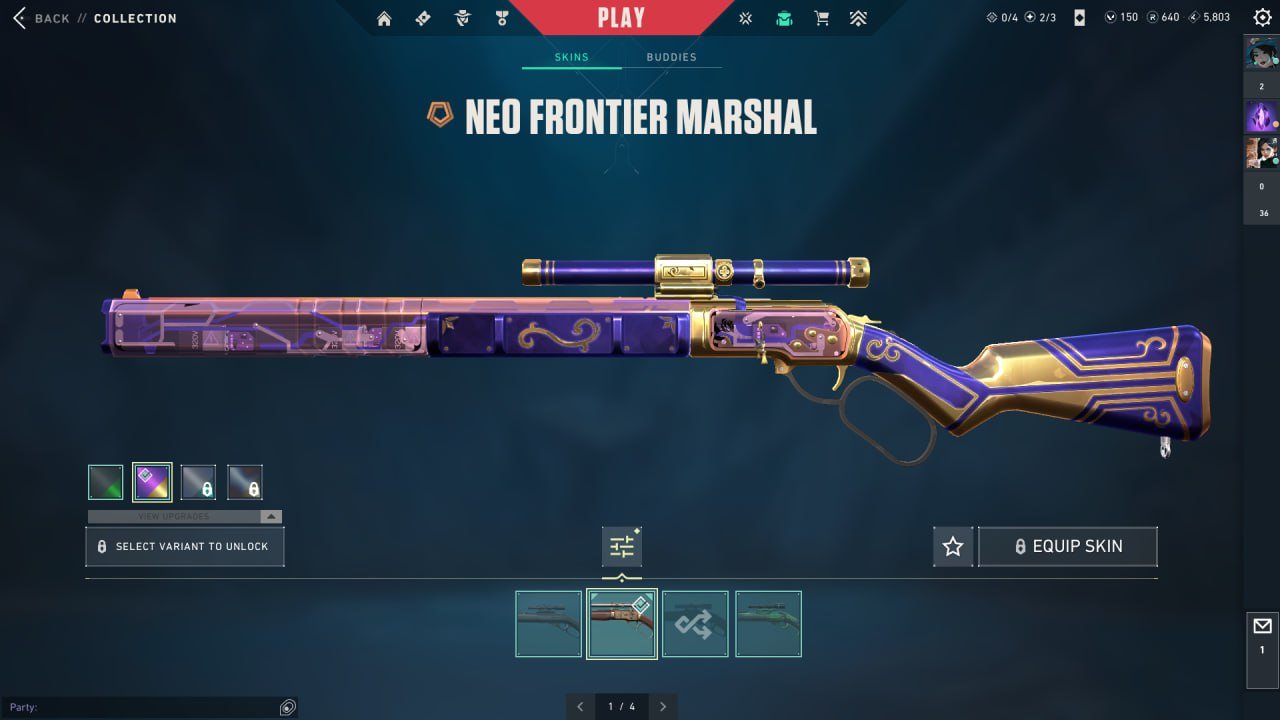The height and width of the screenshot is (720, 1280).
Task: Toggle the favorite star next to Equip Skin
Action: pos(953,546)
